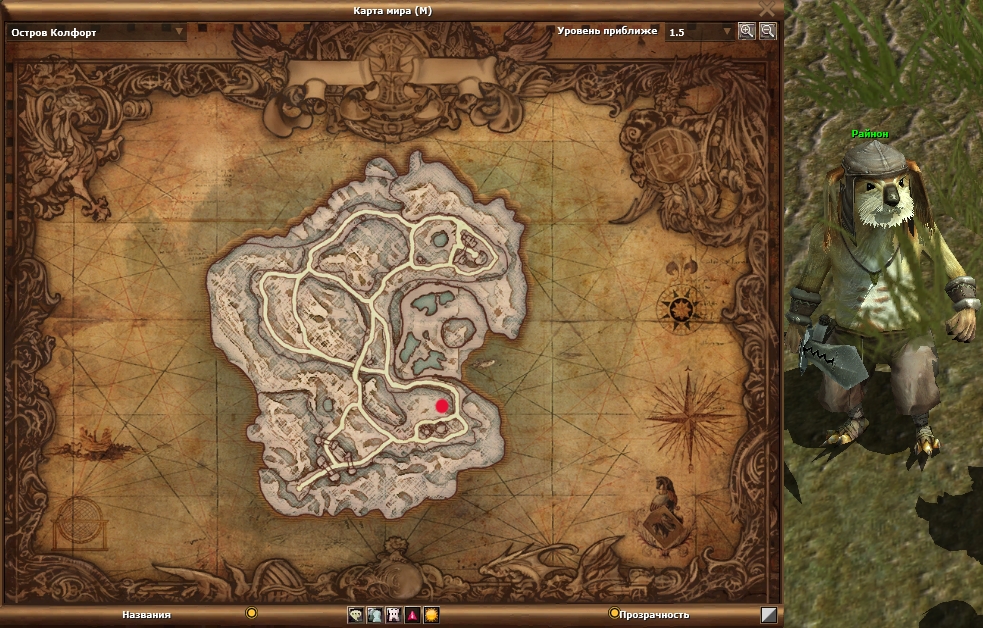The width and height of the screenshot is (983, 628).
Task: Toggle the skull face map filter icon
Action: (x=355, y=615)
